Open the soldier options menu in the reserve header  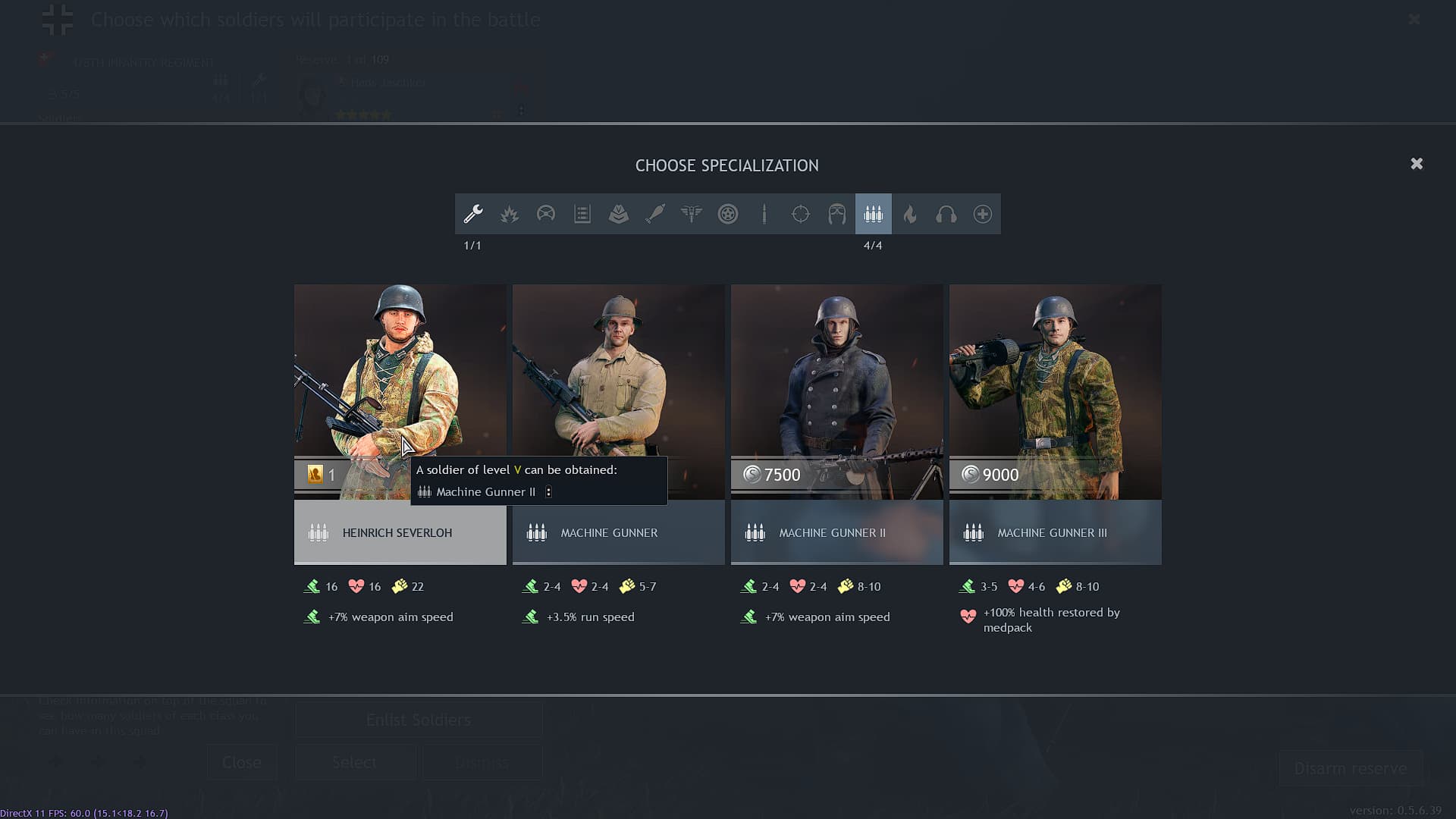(x=521, y=112)
